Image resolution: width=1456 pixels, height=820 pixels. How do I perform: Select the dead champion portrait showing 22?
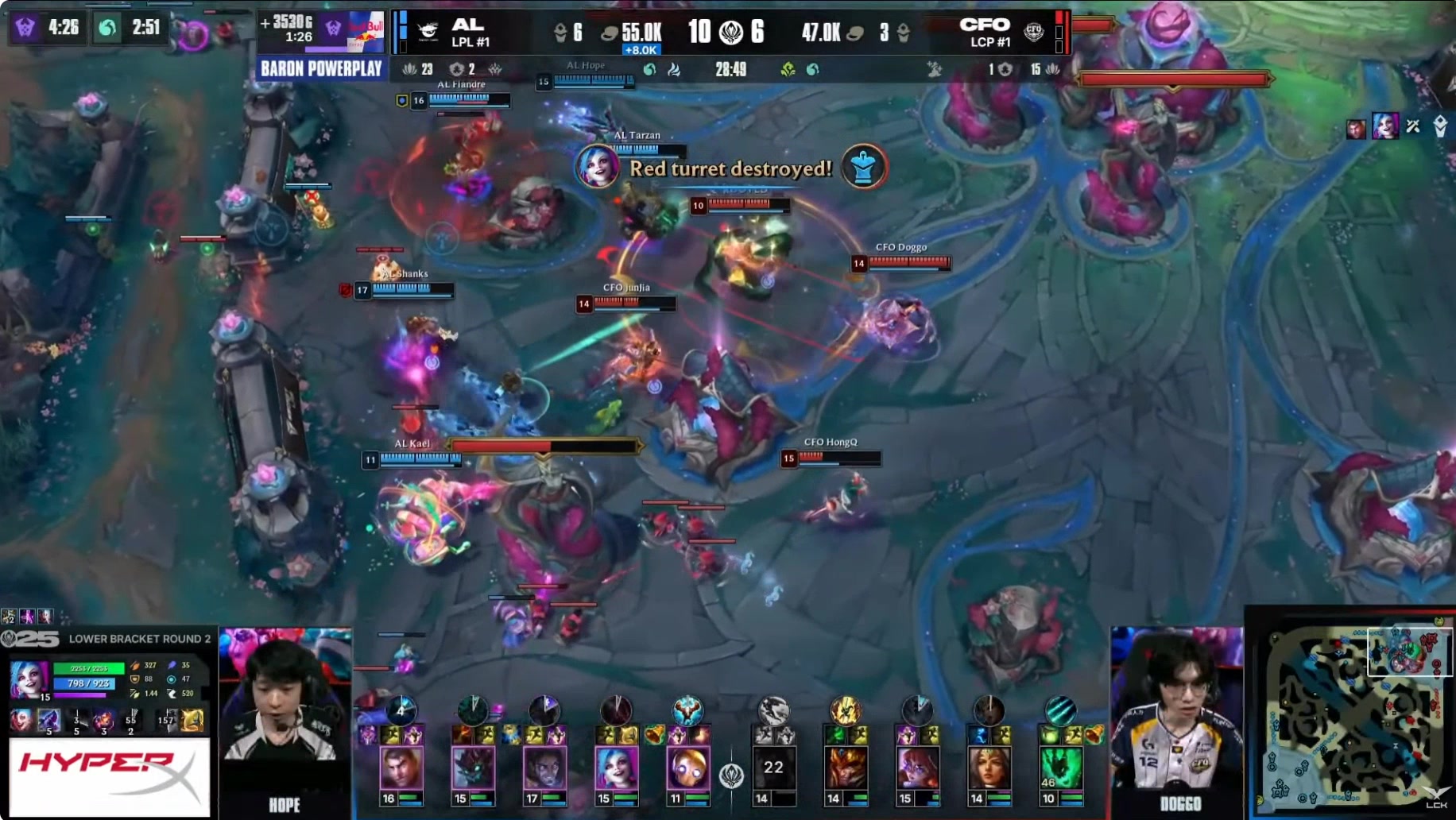pyautogui.click(x=773, y=768)
